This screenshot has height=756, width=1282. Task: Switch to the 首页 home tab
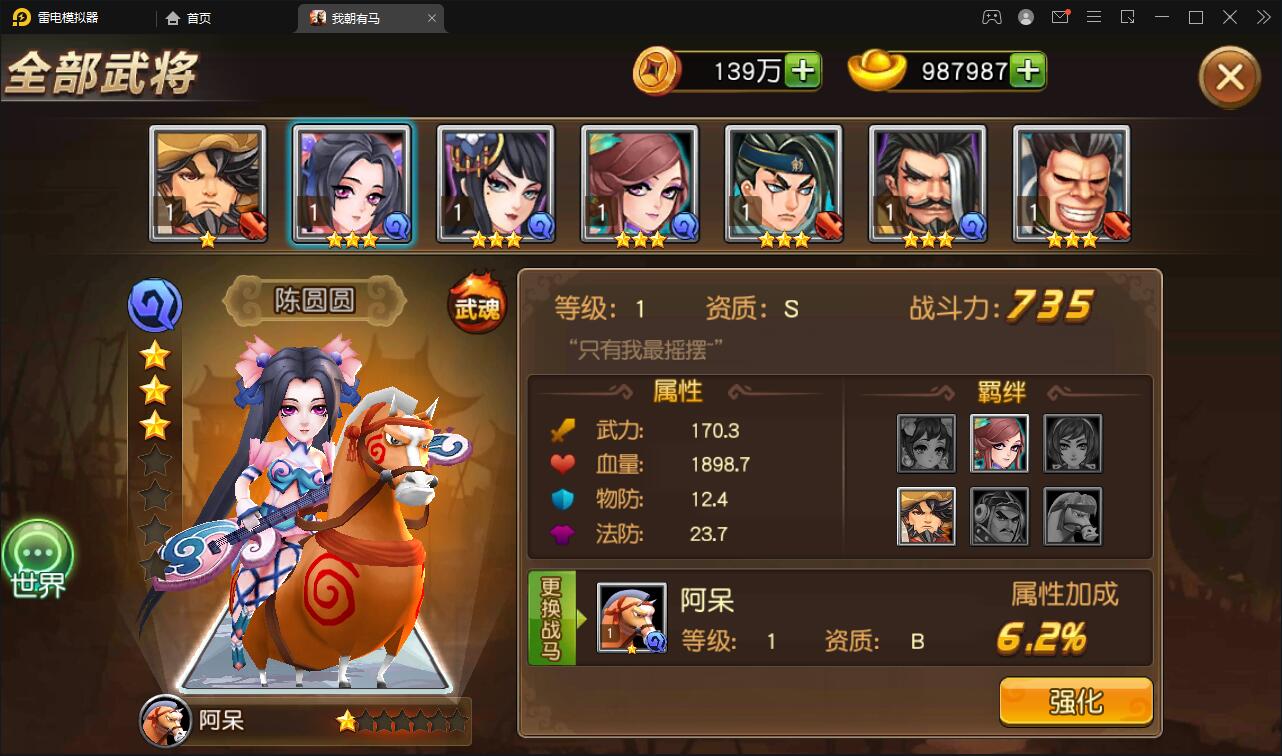[x=188, y=17]
